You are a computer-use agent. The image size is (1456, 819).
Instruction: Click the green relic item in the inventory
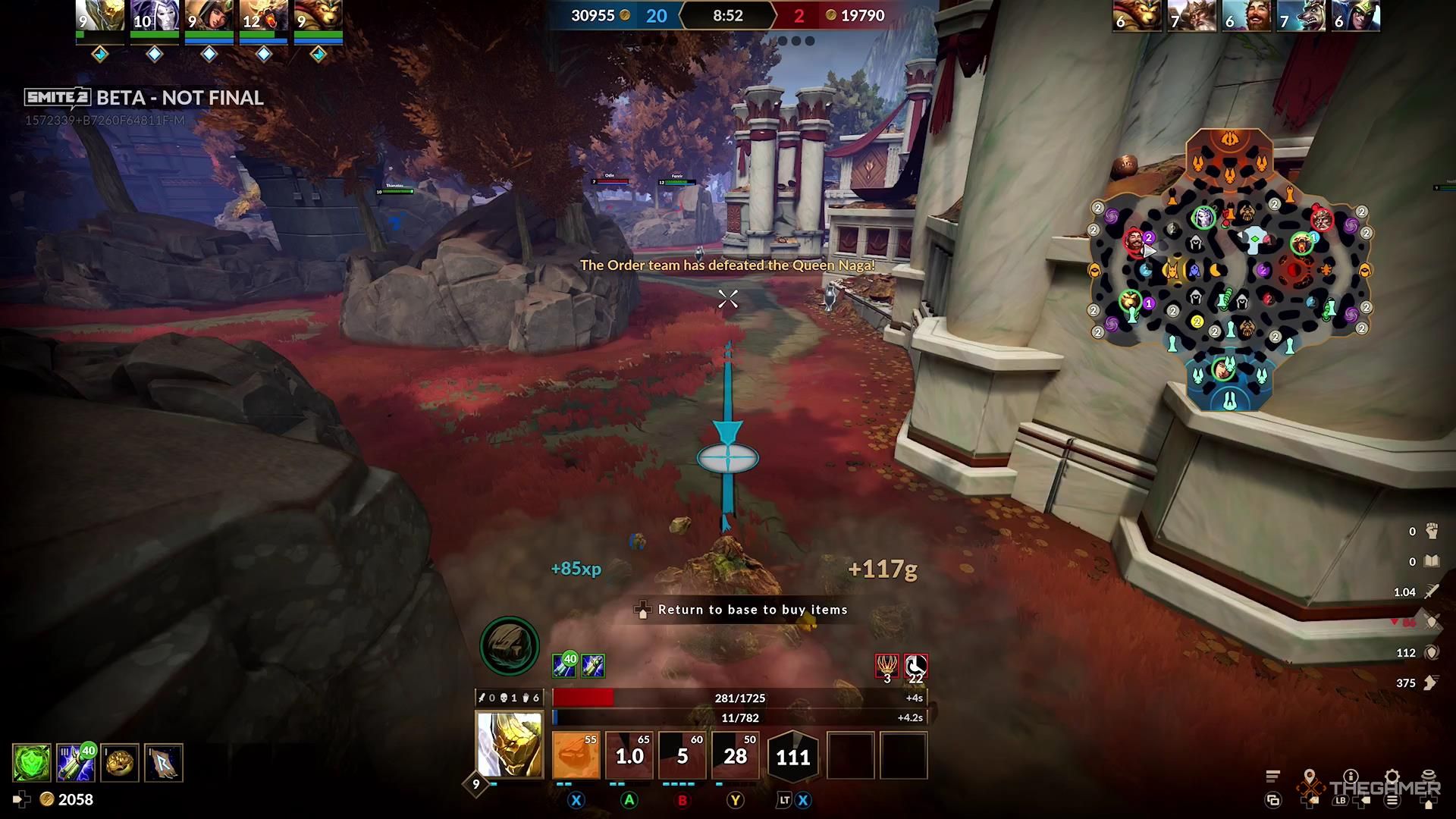pyautogui.click(x=30, y=762)
